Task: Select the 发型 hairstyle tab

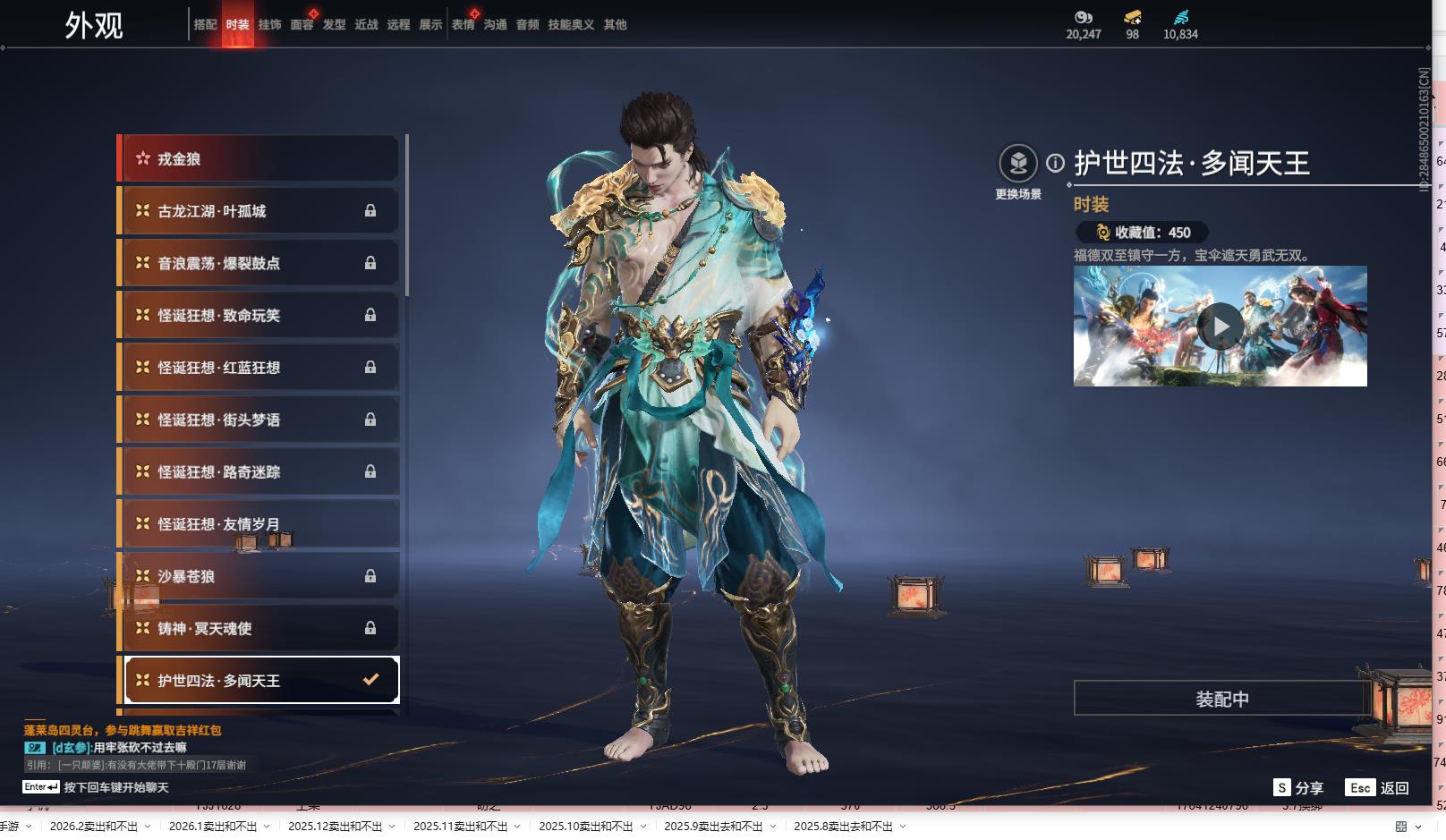Action: (x=334, y=25)
